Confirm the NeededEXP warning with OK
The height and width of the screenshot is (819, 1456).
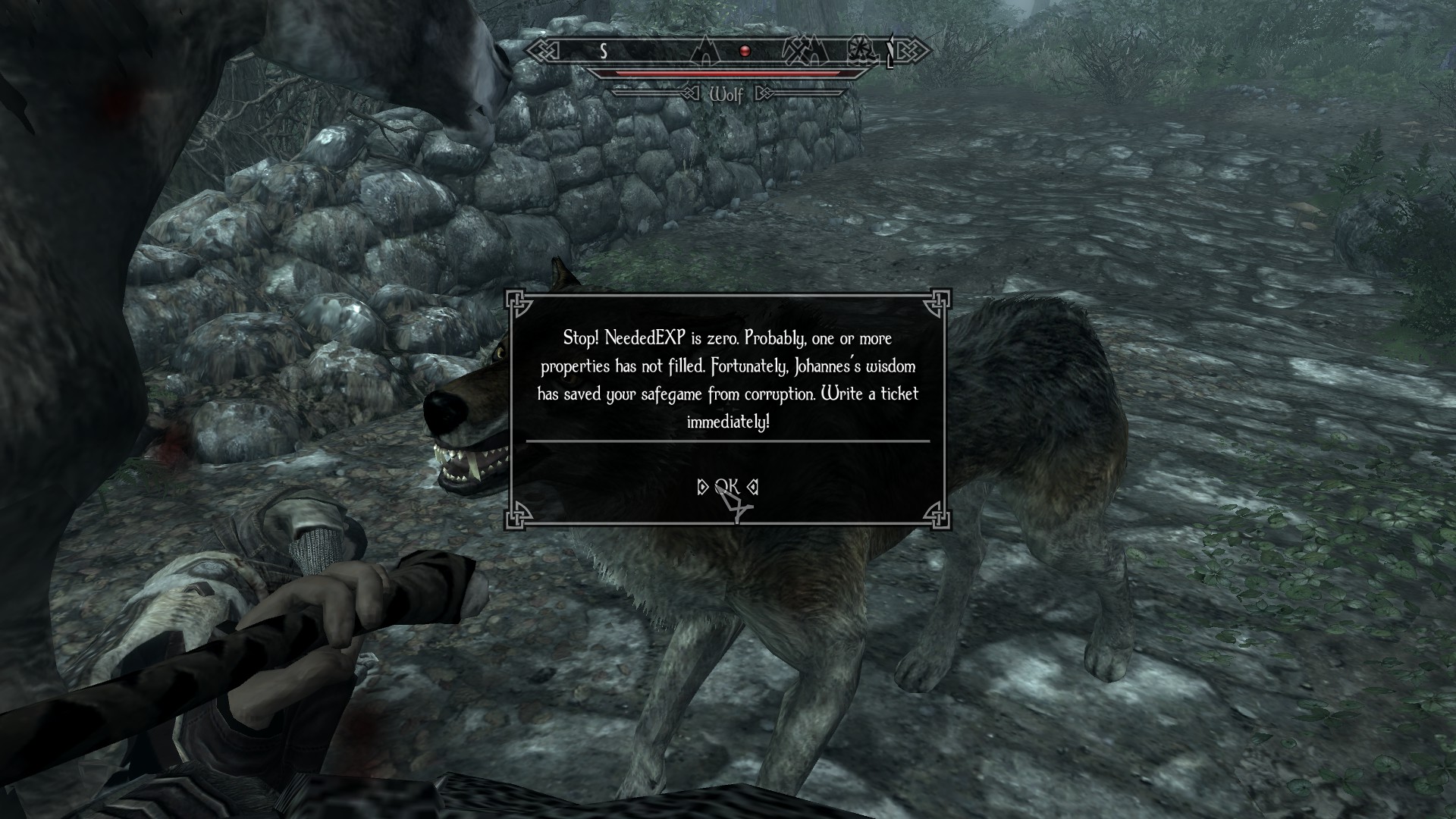click(x=727, y=486)
